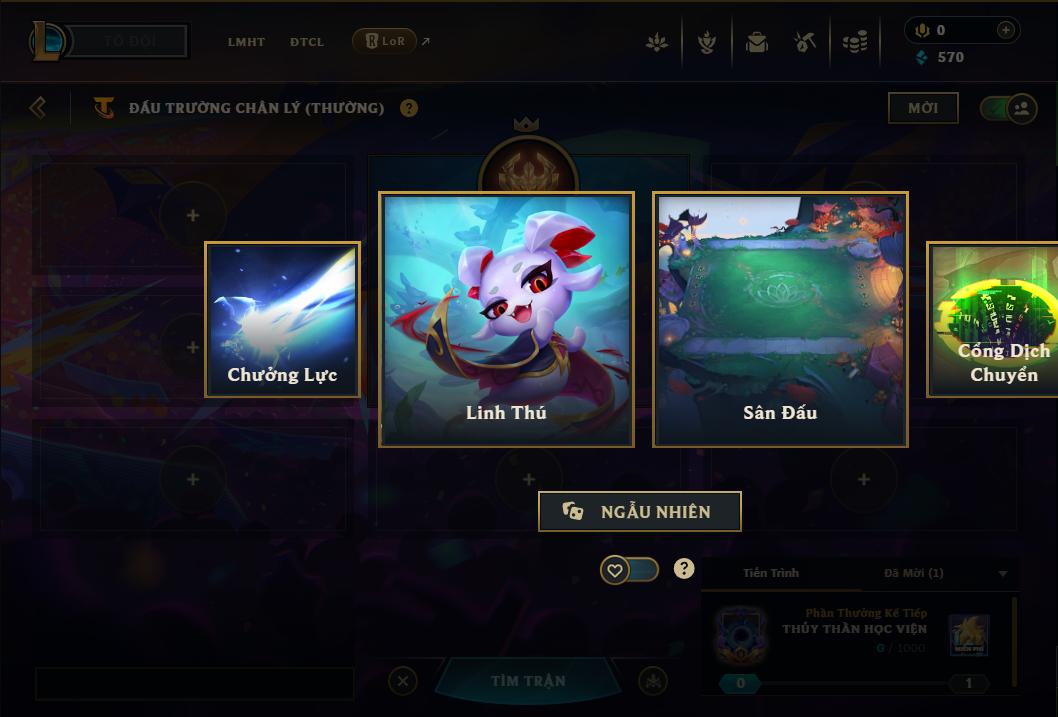Open the ĐTCL navigation entry
Viewport: 1058px width, 717px height.
pos(307,42)
